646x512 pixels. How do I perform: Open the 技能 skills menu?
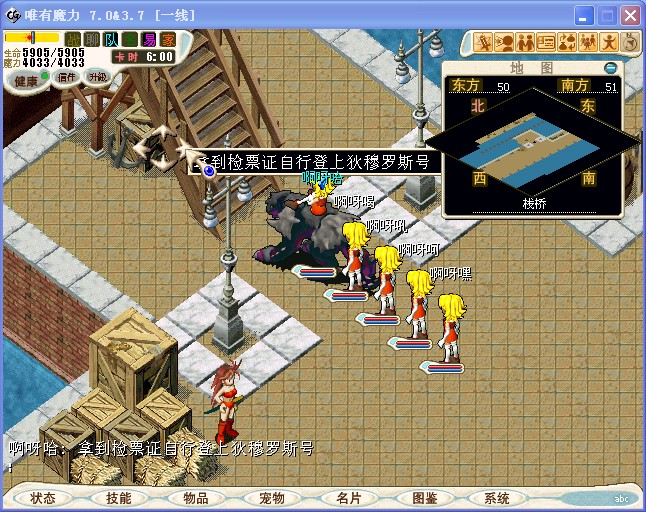(119, 497)
